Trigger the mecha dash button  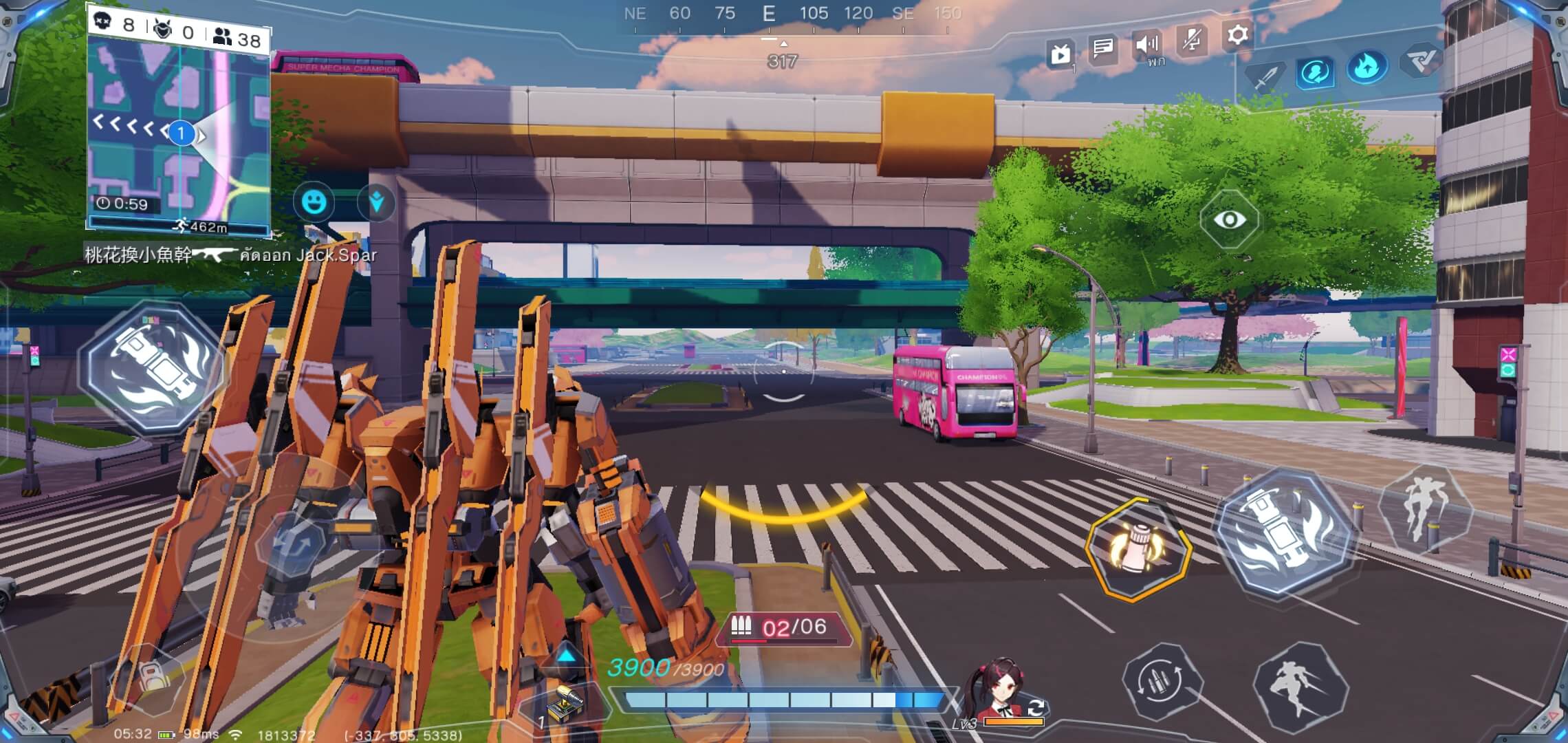coord(1300,685)
